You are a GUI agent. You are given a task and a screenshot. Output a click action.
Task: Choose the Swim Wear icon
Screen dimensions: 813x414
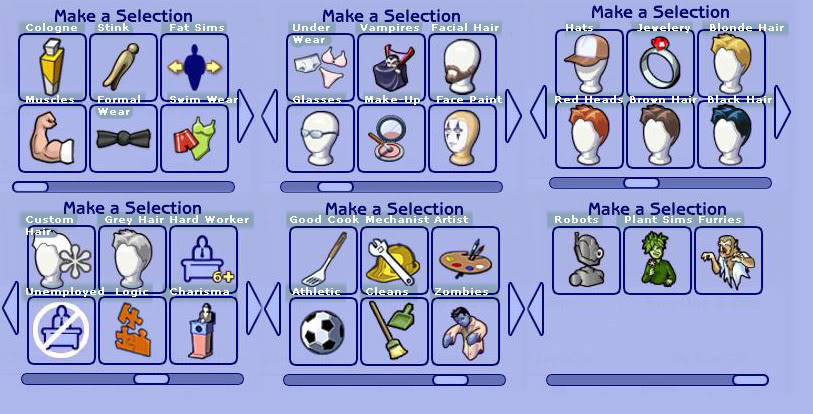(194, 138)
